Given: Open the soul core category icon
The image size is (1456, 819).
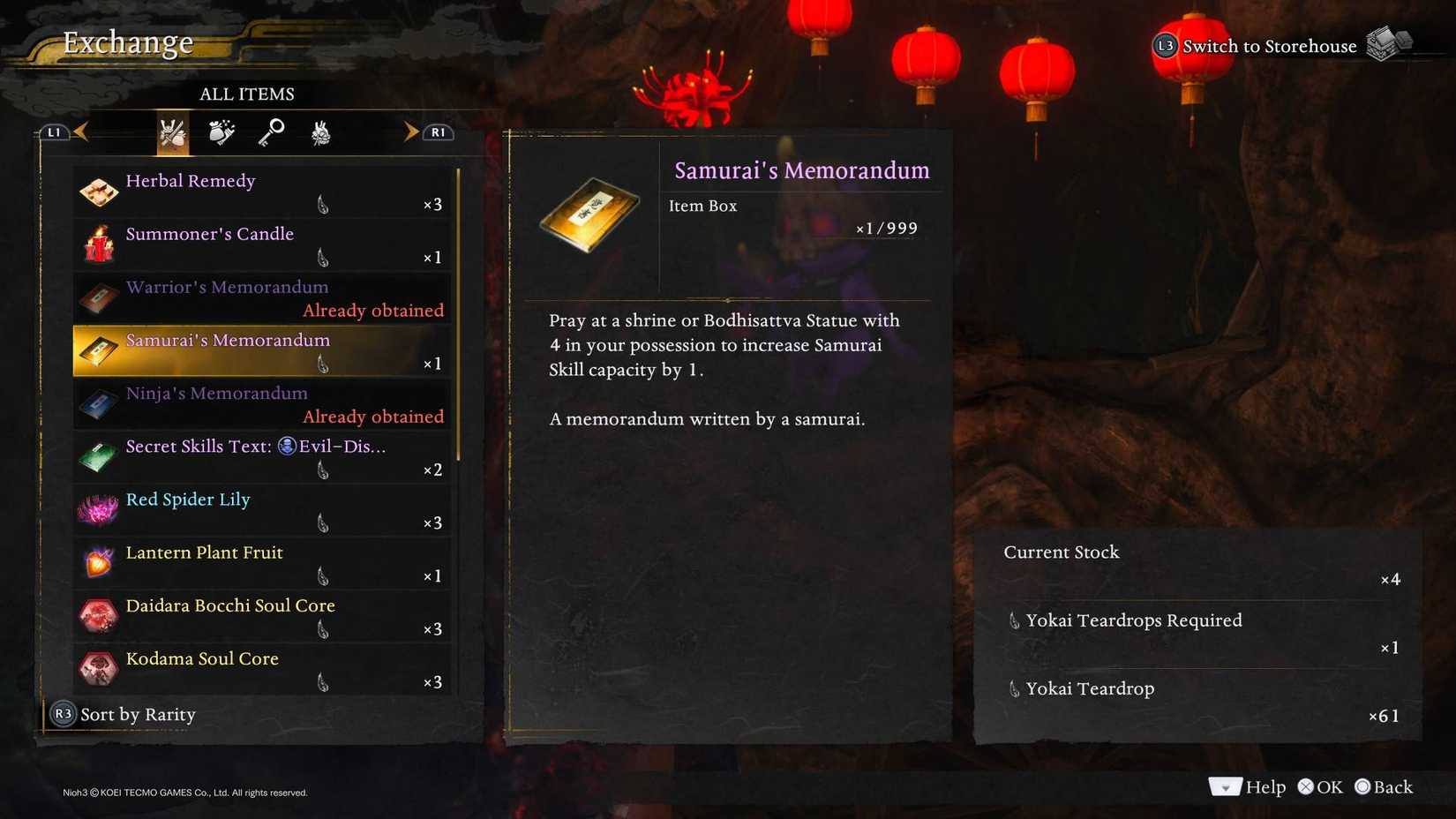Looking at the screenshot, I should click(319, 132).
